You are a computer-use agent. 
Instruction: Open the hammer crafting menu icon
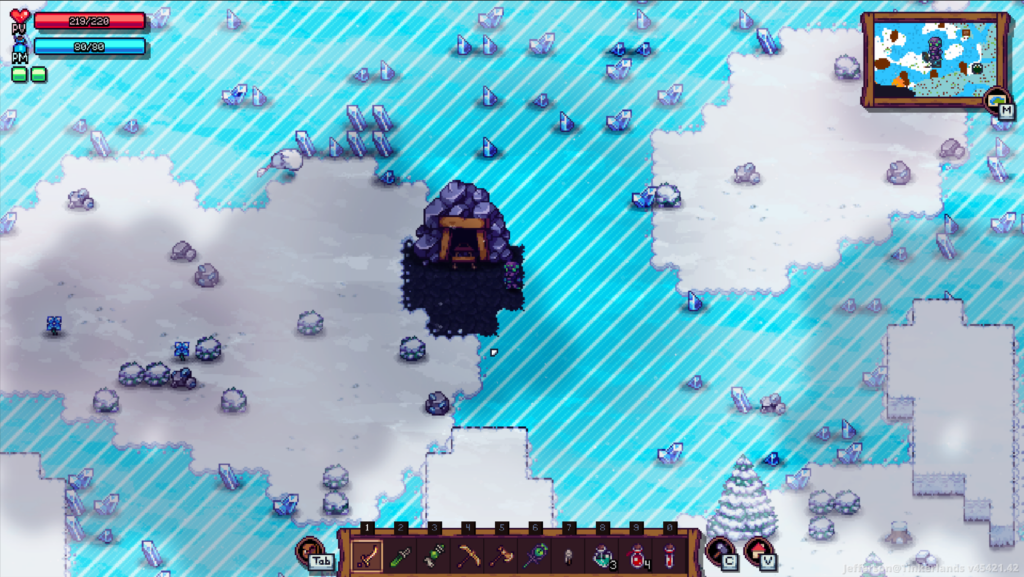click(719, 550)
